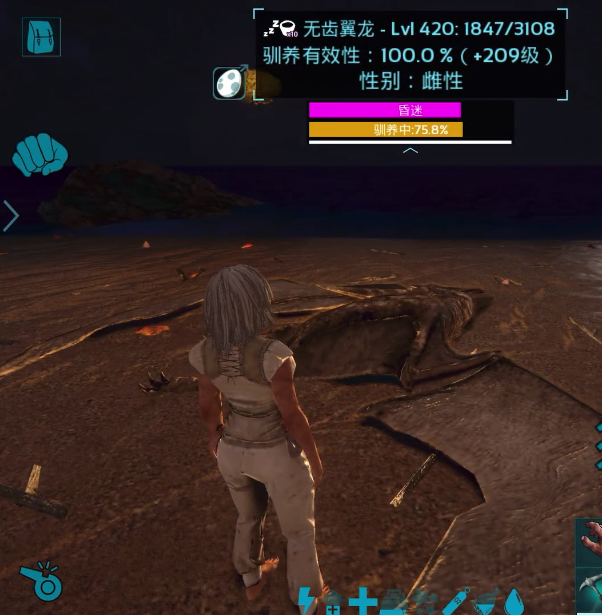
Task: Collapse the taming info with the chevron
Action: pos(410,151)
